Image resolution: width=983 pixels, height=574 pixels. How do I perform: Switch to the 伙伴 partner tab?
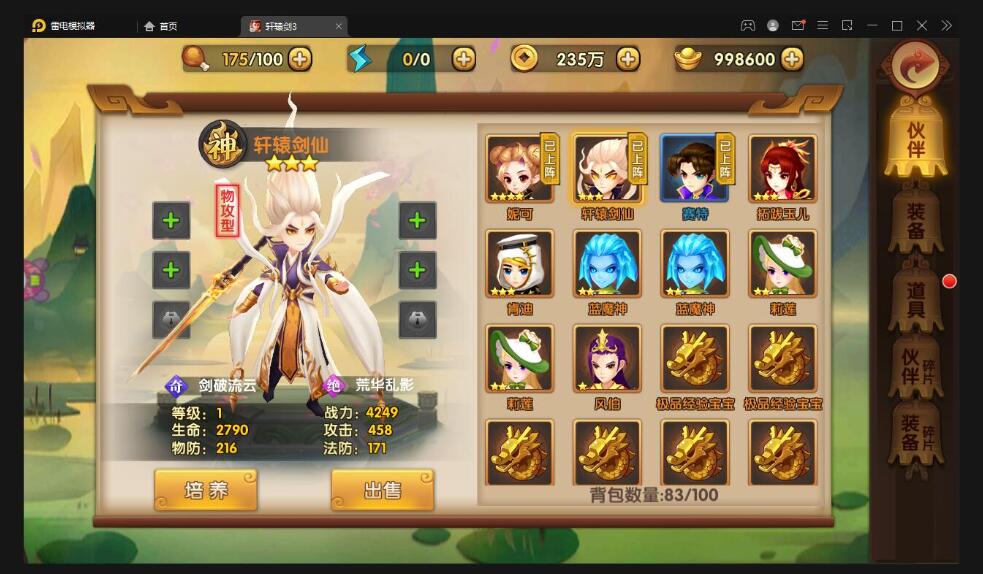[x=914, y=139]
